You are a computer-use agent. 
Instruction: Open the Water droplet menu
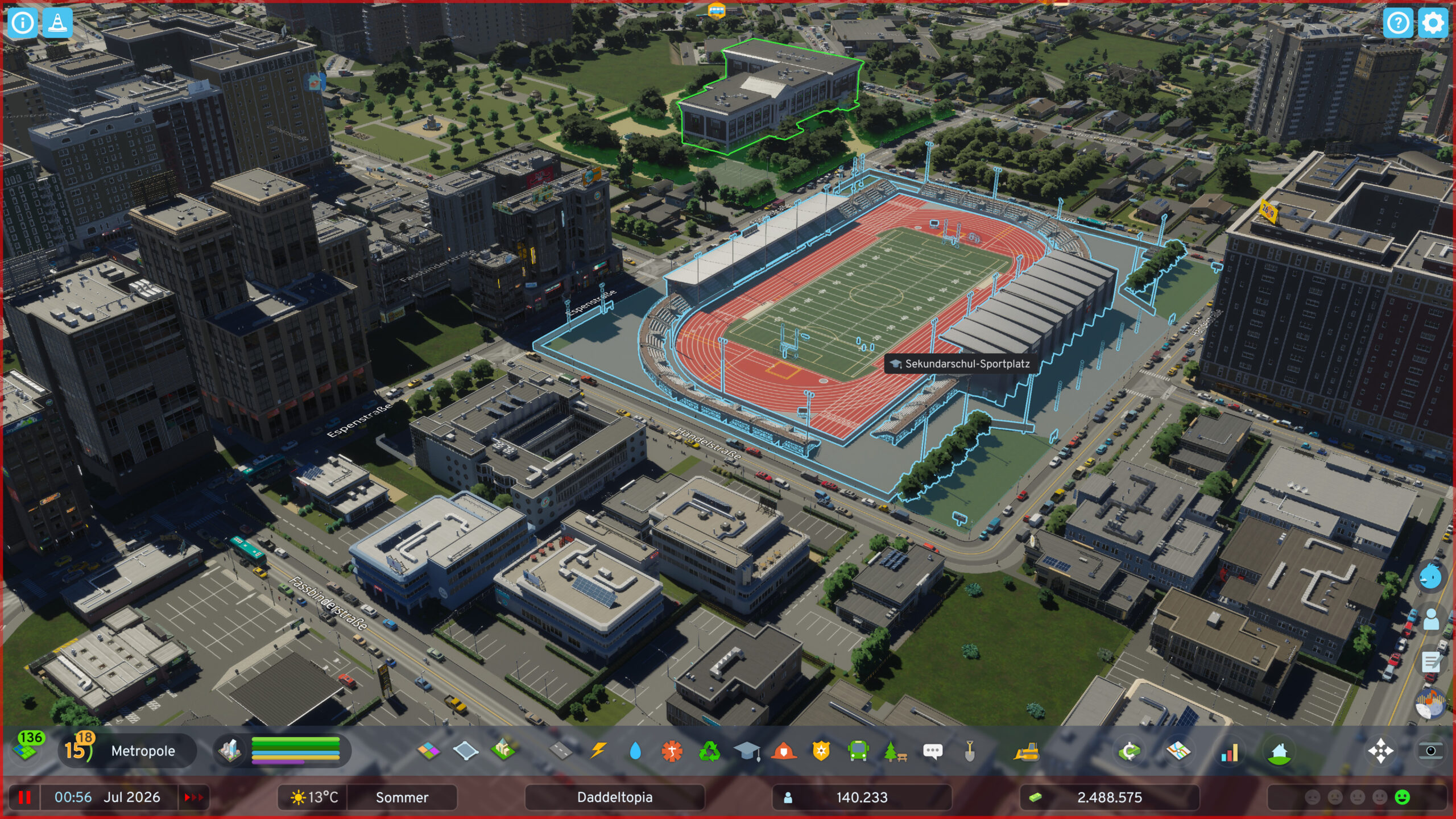point(635,751)
